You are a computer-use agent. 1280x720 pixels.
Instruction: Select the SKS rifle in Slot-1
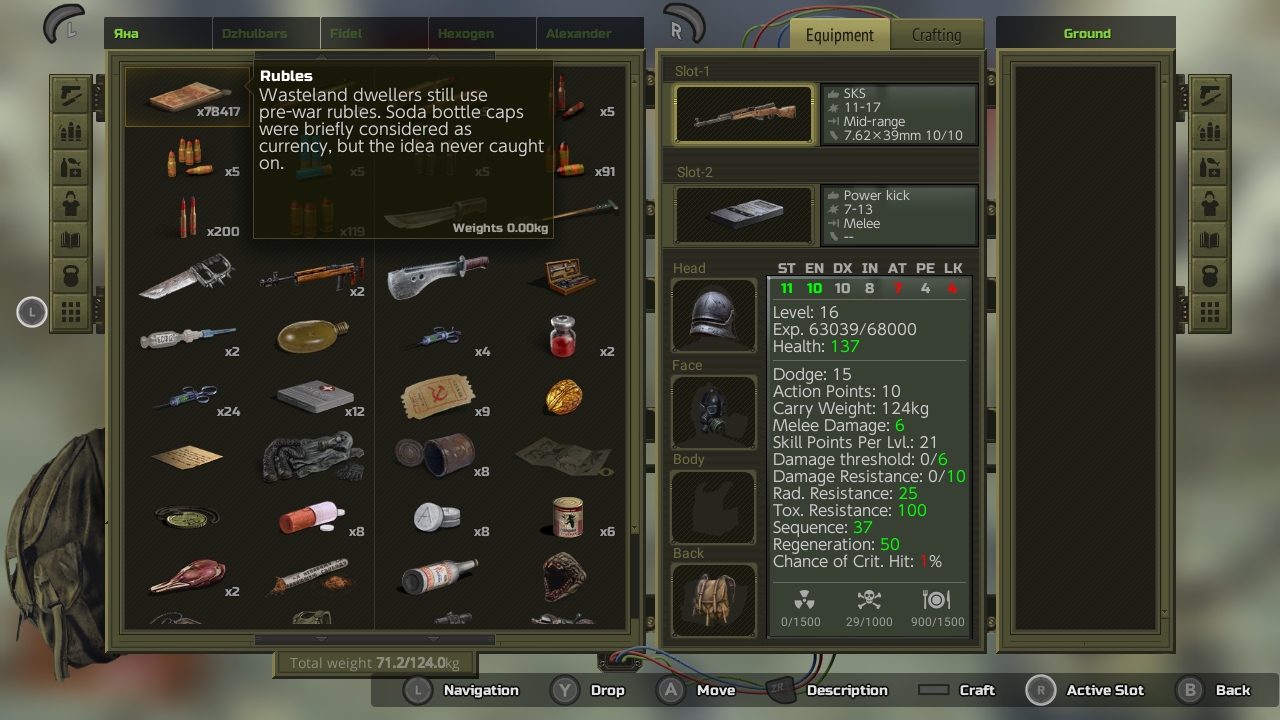click(x=743, y=113)
